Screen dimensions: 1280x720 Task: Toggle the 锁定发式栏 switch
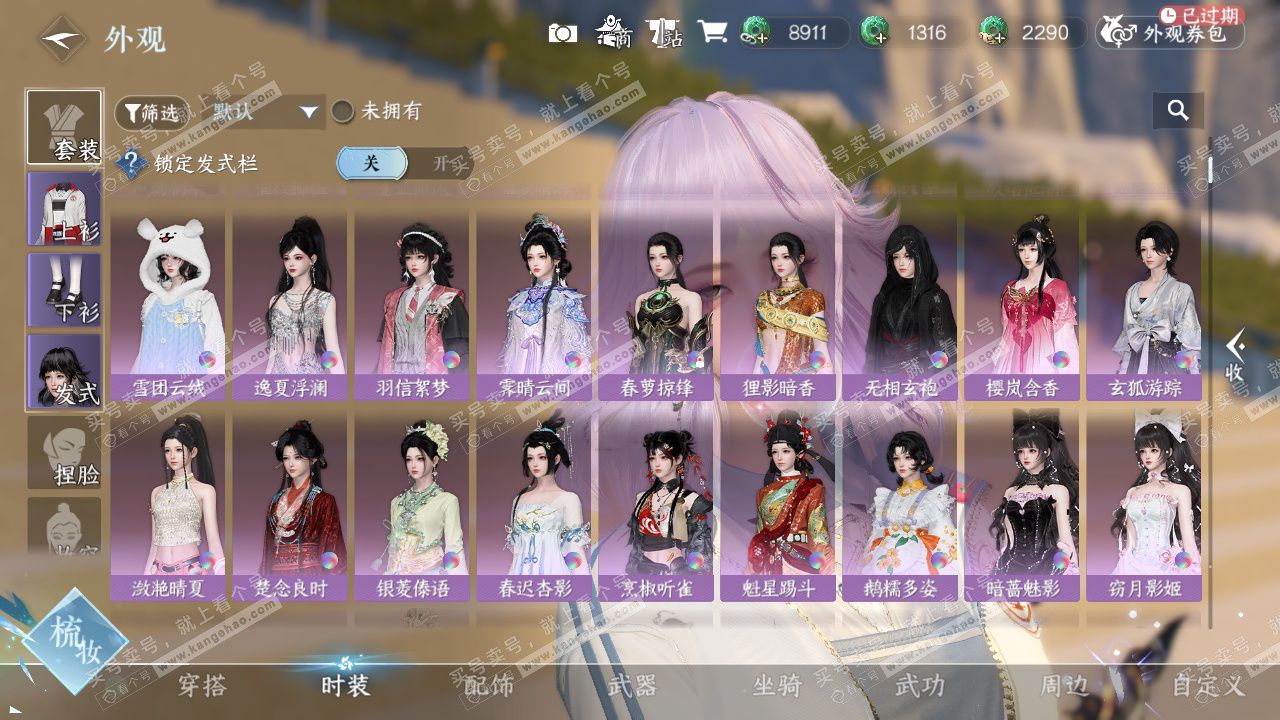point(404,163)
